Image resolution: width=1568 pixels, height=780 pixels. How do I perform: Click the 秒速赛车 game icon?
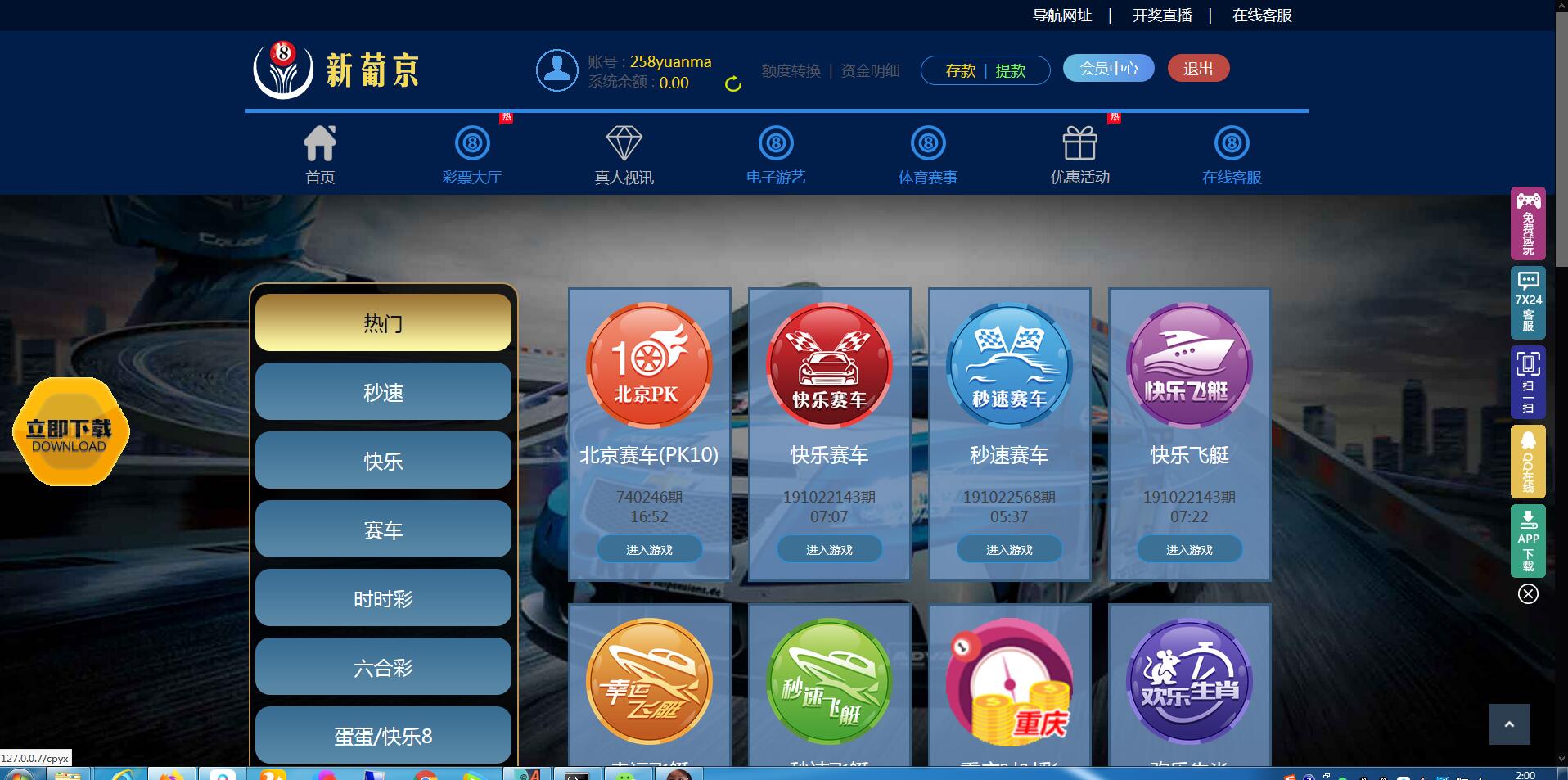(1009, 366)
